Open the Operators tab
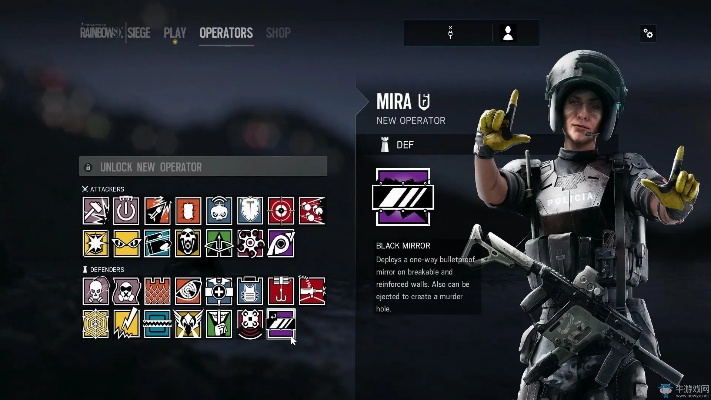Image resolution: width=711 pixels, height=400 pixels. tap(226, 33)
